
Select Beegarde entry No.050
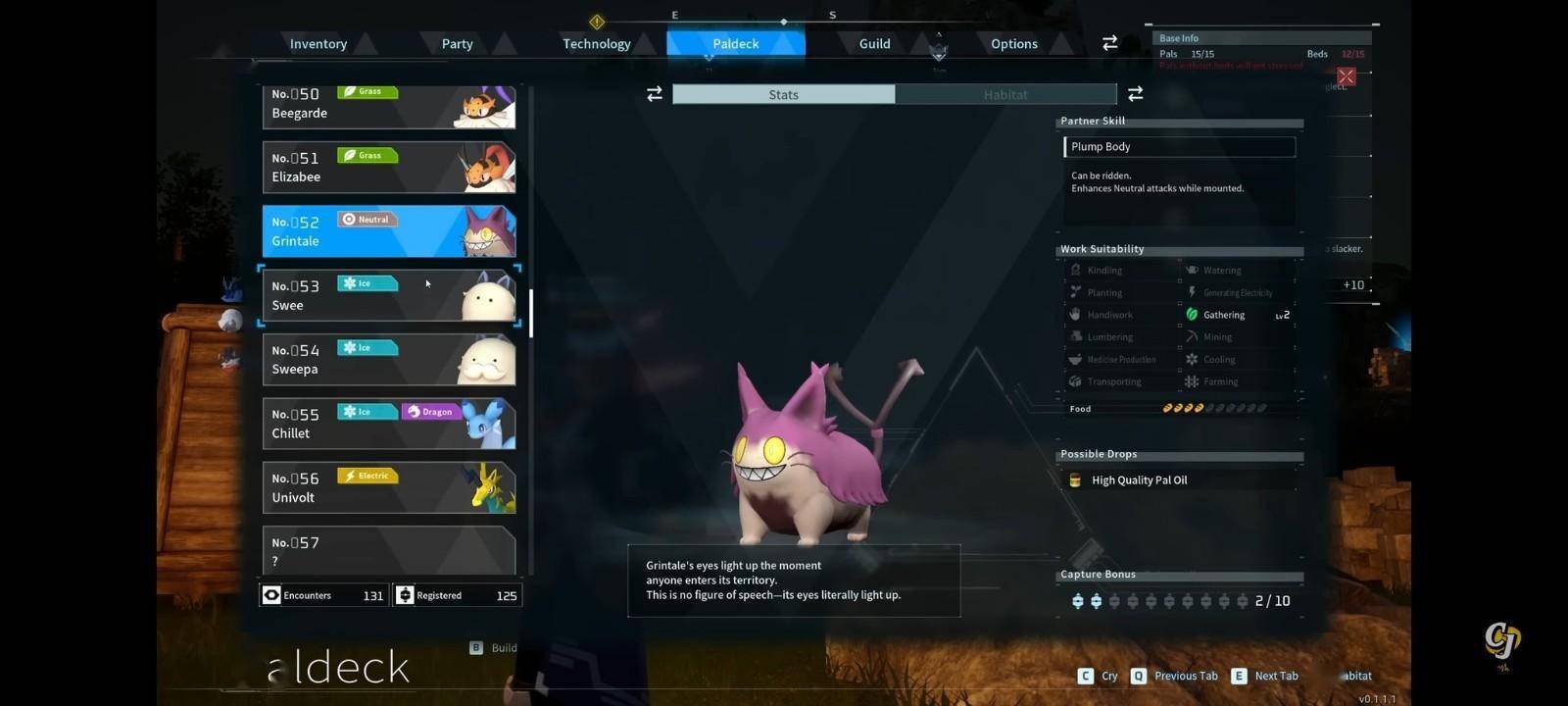click(388, 106)
